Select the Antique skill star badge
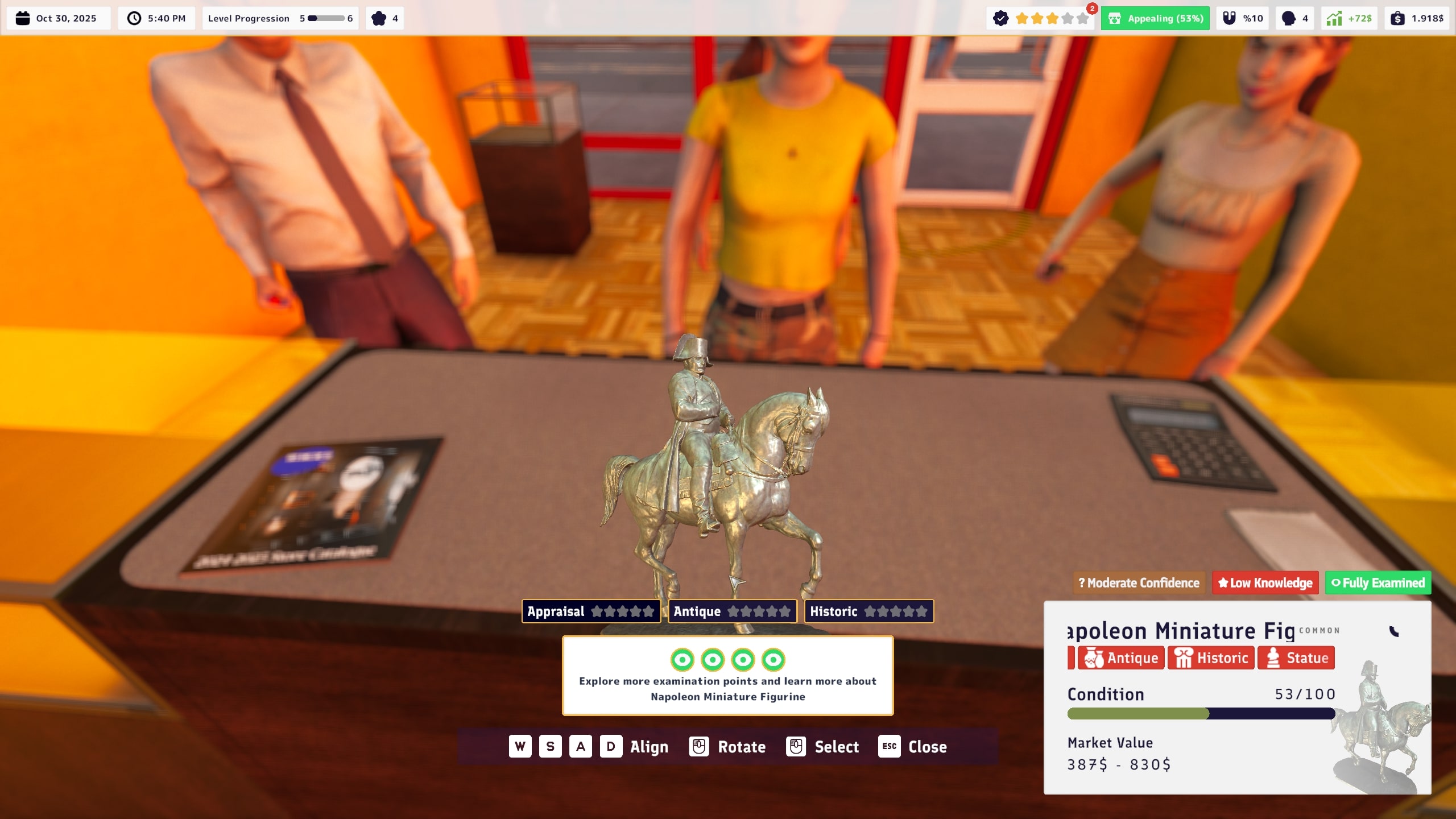Image resolution: width=1456 pixels, height=819 pixels. (732, 611)
